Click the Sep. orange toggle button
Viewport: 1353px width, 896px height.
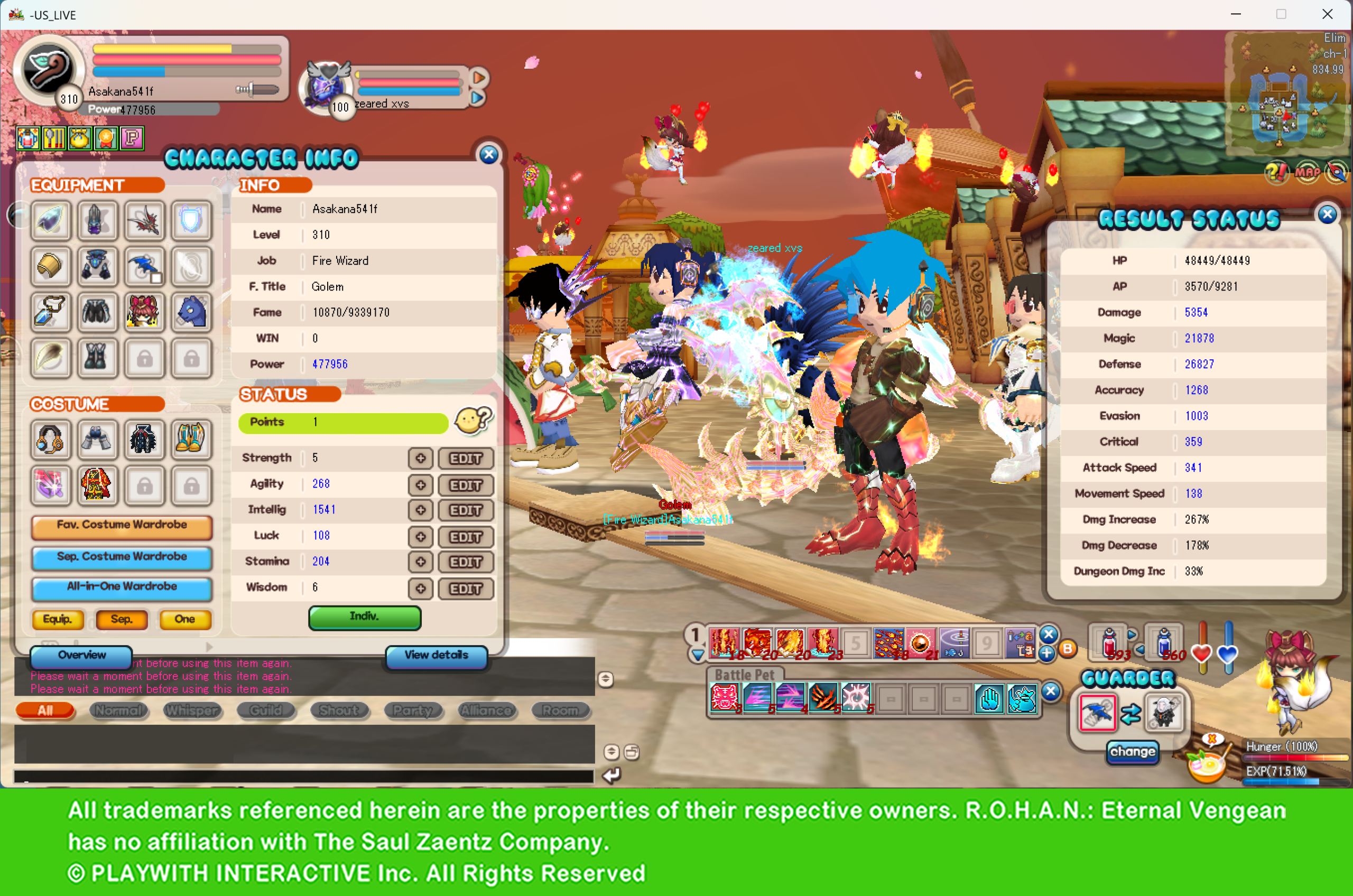[121, 619]
